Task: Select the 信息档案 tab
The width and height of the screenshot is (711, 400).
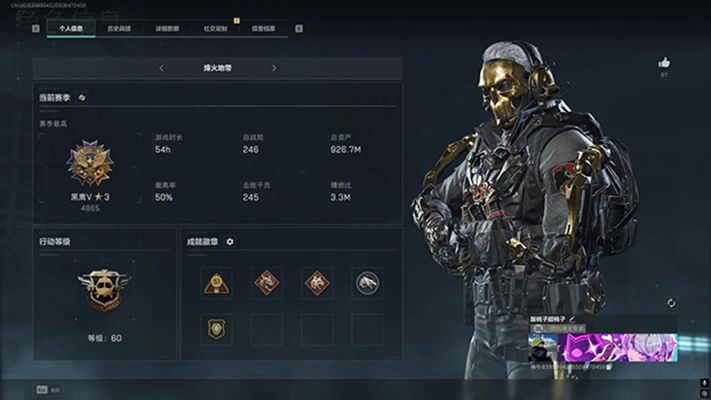Action: (264, 29)
